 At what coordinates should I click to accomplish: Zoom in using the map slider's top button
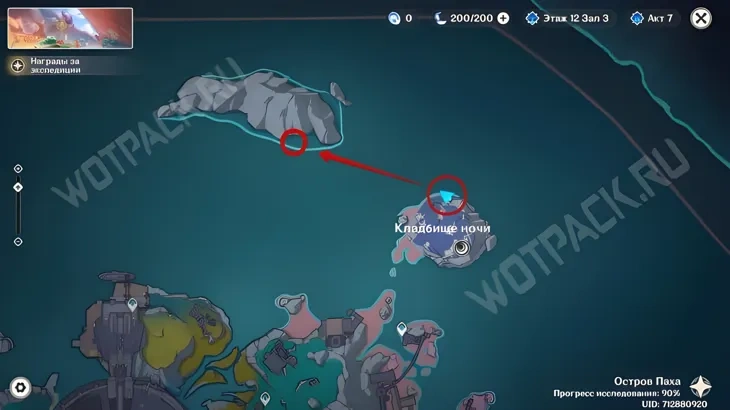18,168
